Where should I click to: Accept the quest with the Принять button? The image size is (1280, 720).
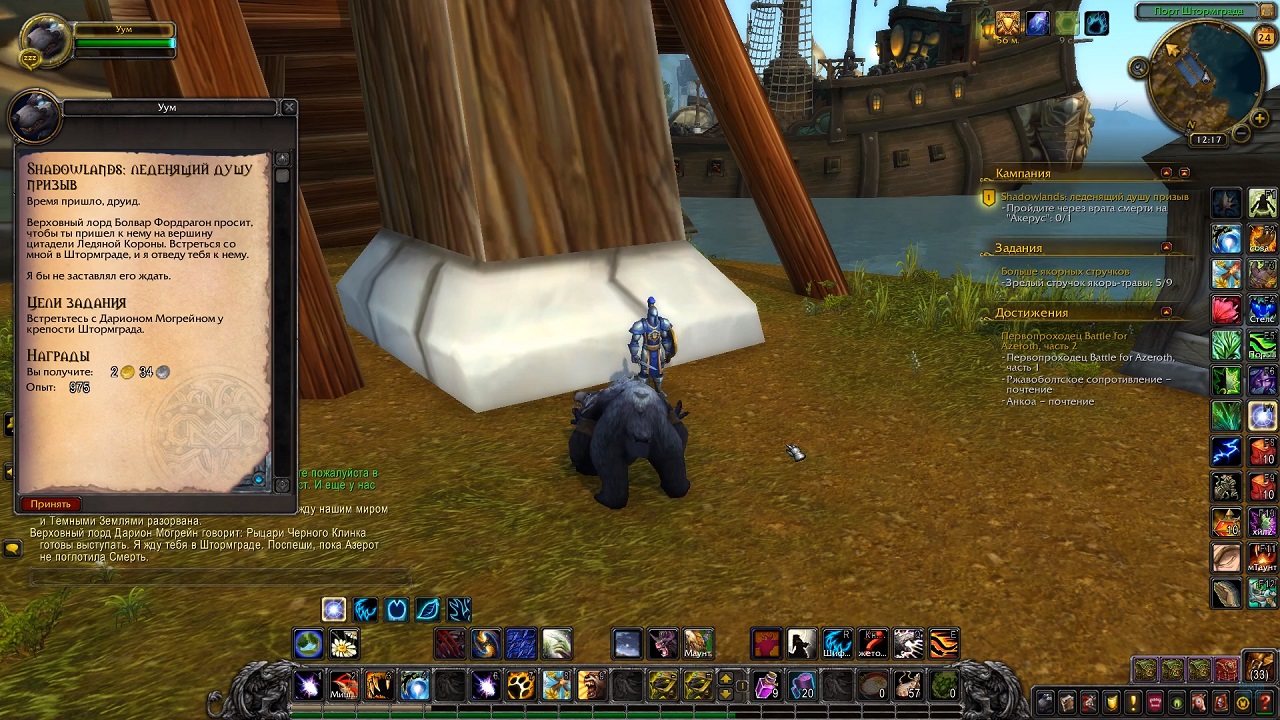[x=51, y=504]
